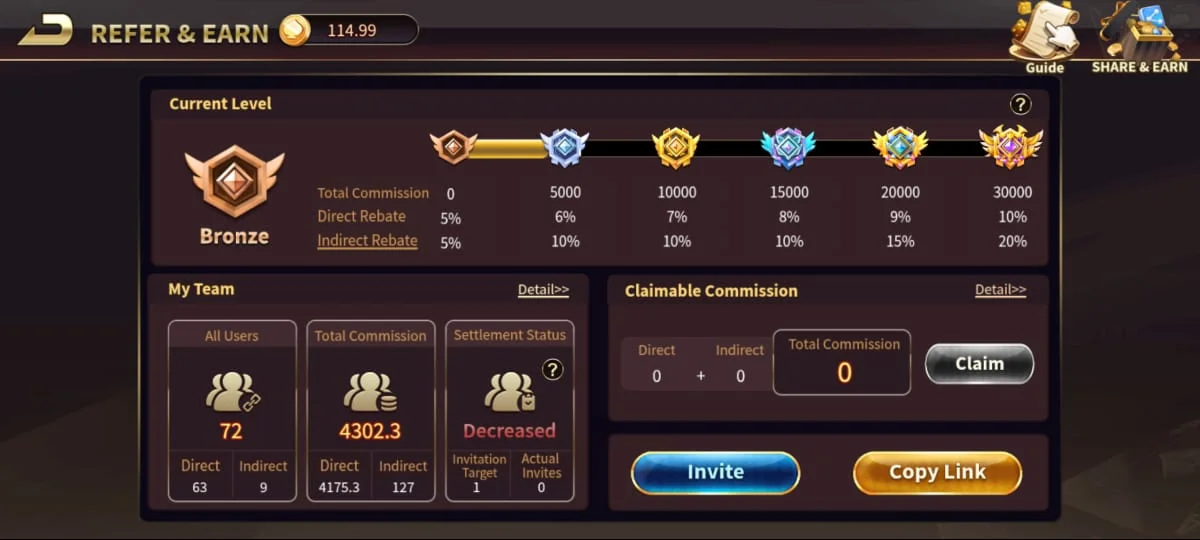Open the Settlement Status help icon

552,370
